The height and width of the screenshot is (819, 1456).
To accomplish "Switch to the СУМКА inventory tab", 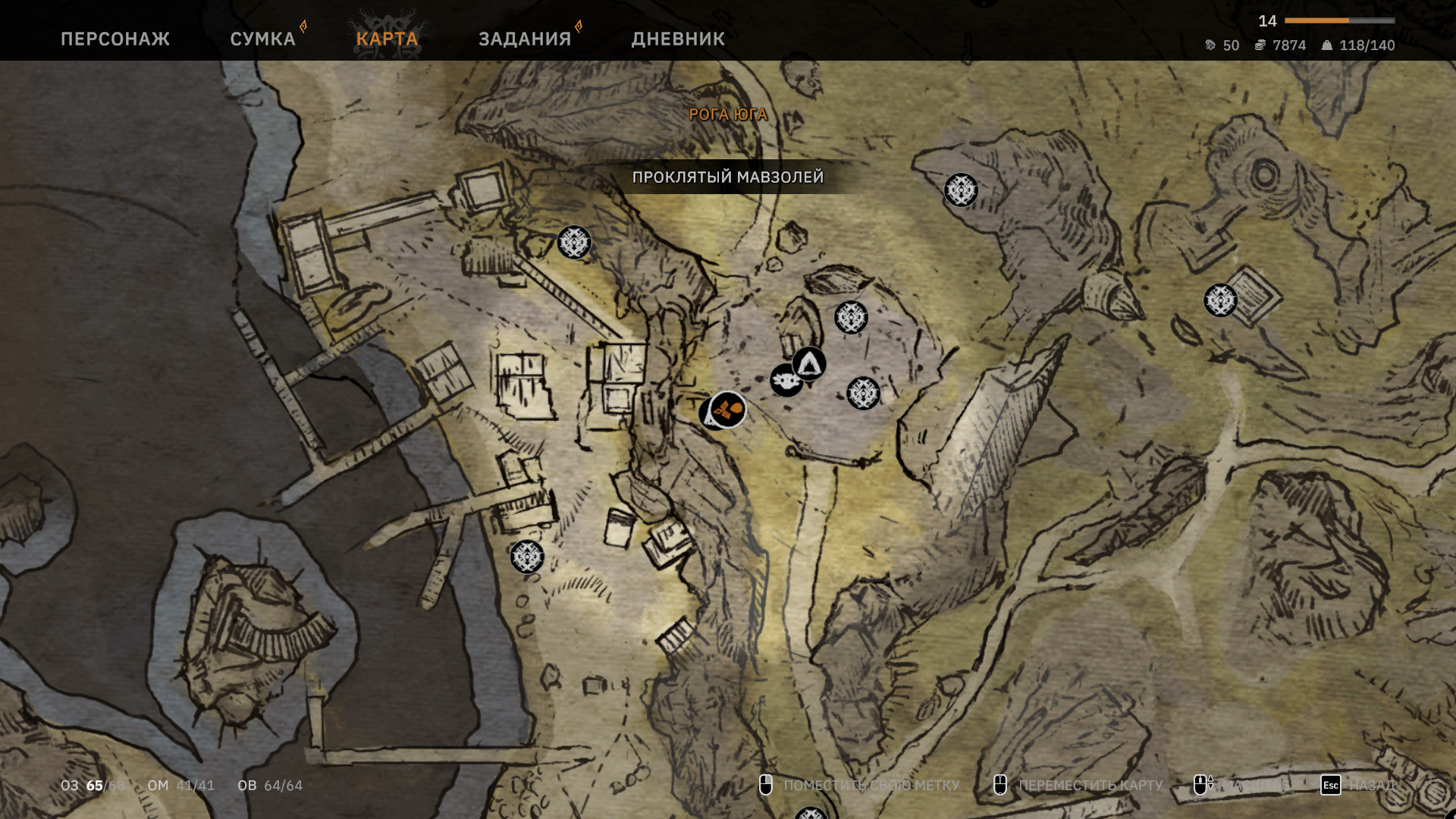I will click(x=262, y=39).
